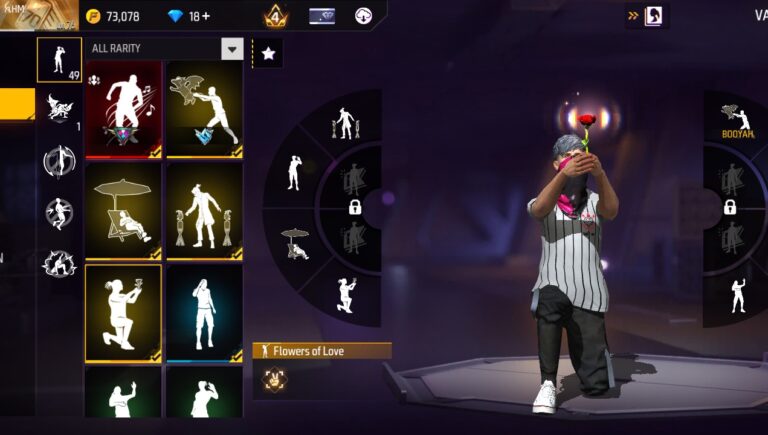The image size is (768, 435).
Task: Toggle the star favorites filter
Action: (268, 54)
